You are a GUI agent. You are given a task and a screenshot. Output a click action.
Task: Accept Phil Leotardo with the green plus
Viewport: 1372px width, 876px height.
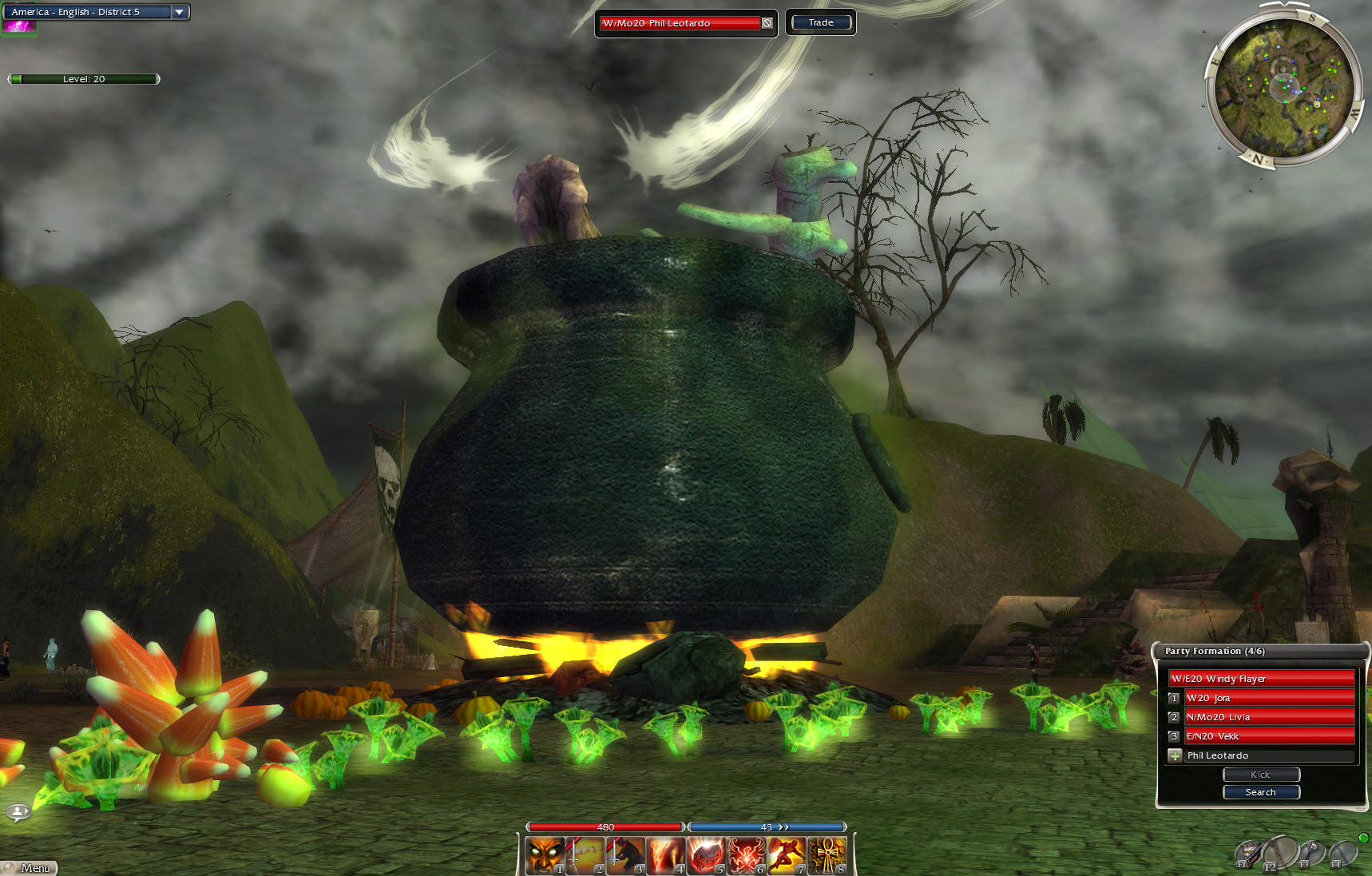pyautogui.click(x=1175, y=755)
